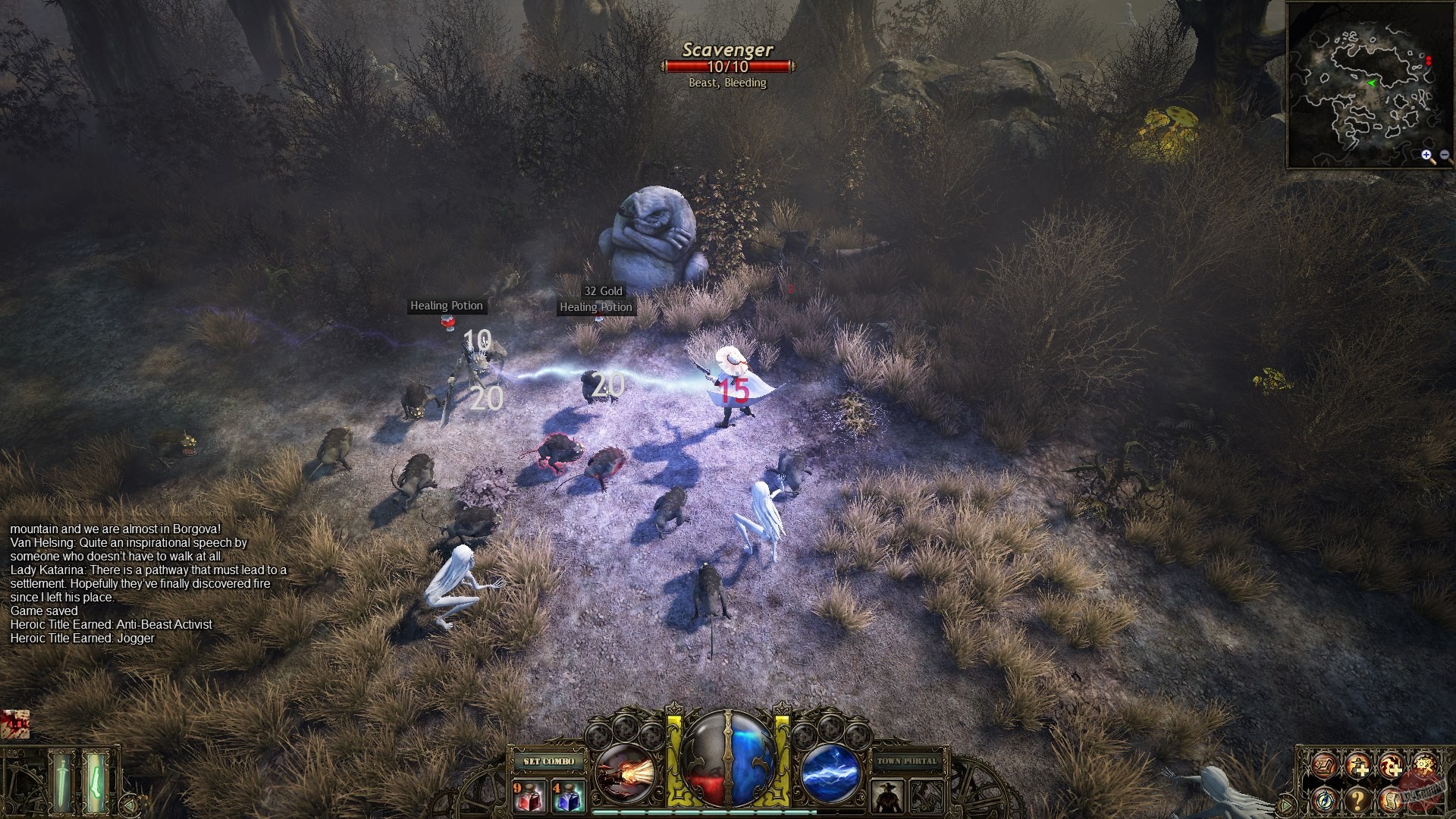Click the question mark help icon
This screenshot has height=819, width=1456.
click(1357, 801)
